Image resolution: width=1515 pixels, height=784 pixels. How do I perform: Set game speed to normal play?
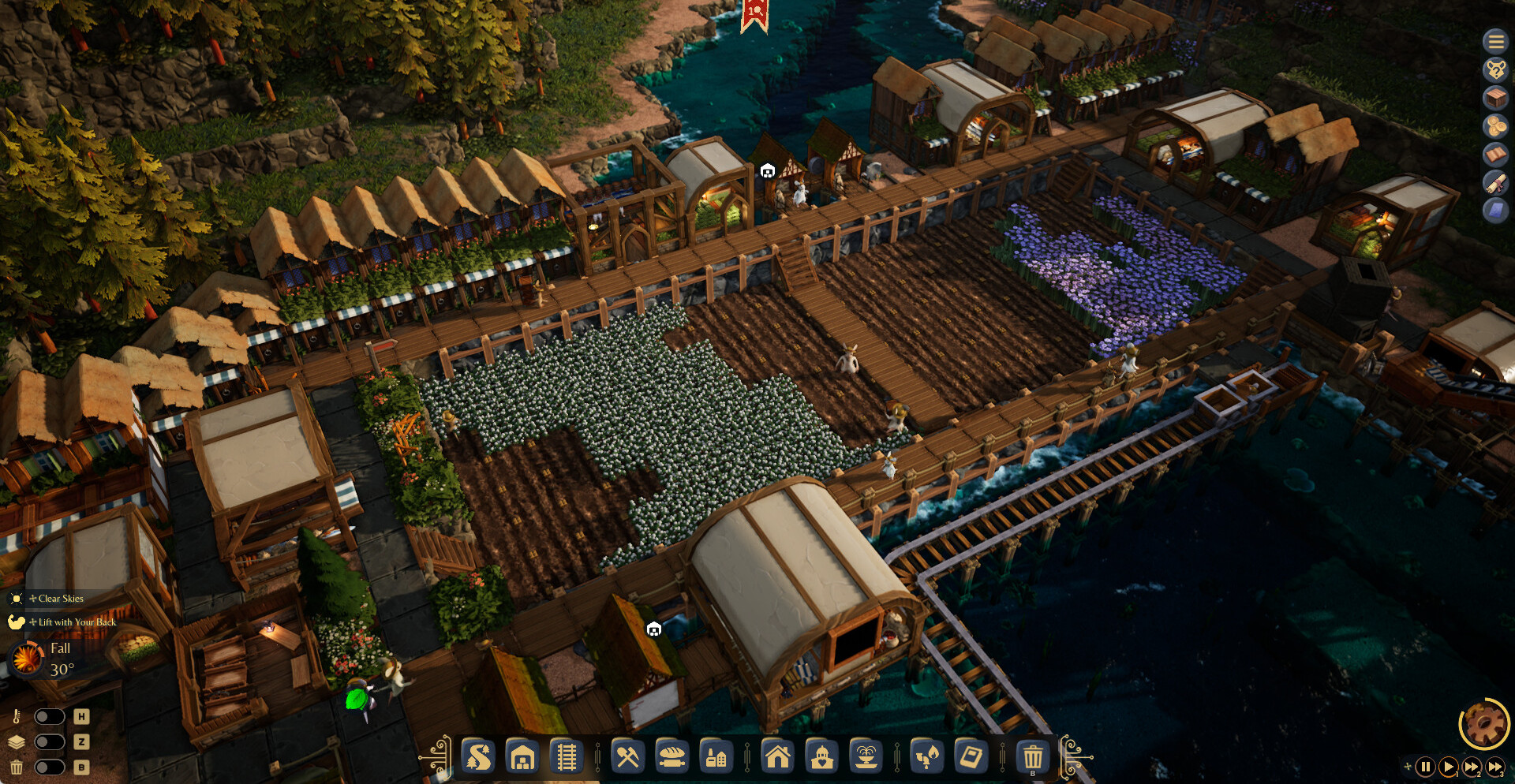click(x=1448, y=766)
